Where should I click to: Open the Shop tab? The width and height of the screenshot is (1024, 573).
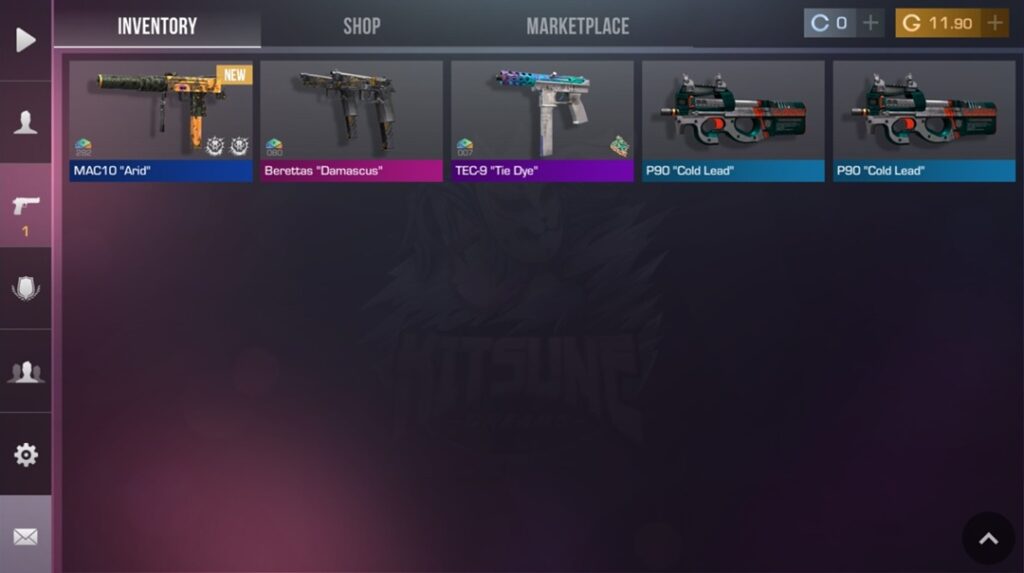click(x=361, y=26)
